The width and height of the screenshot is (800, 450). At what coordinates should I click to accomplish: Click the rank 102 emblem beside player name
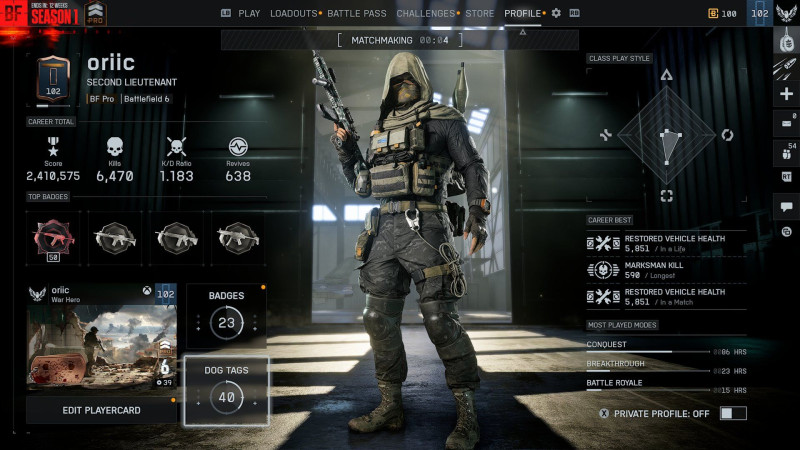[53, 79]
